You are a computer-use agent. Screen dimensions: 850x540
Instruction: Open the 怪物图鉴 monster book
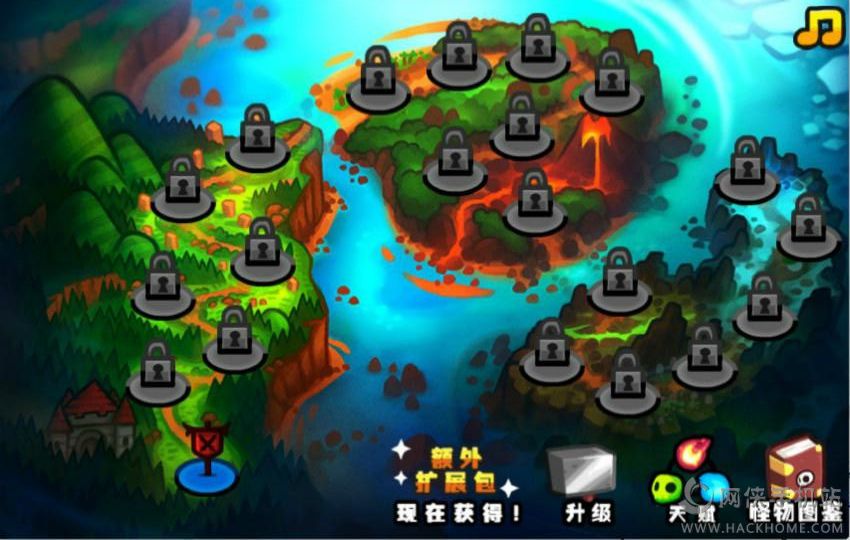click(795, 480)
